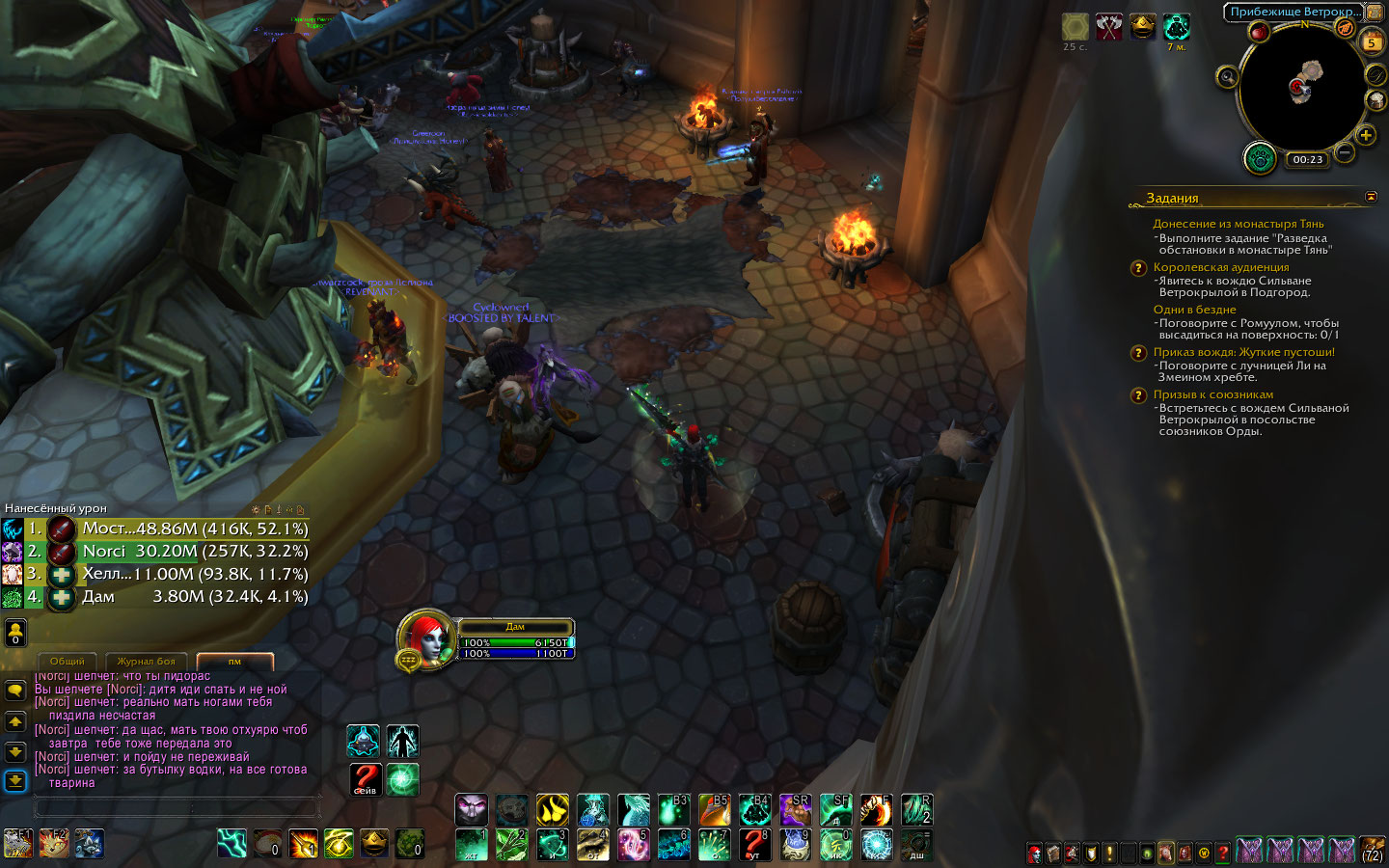Open the chat menu speech bubble button
This screenshot has width=1389, height=868.
(15, 691)
